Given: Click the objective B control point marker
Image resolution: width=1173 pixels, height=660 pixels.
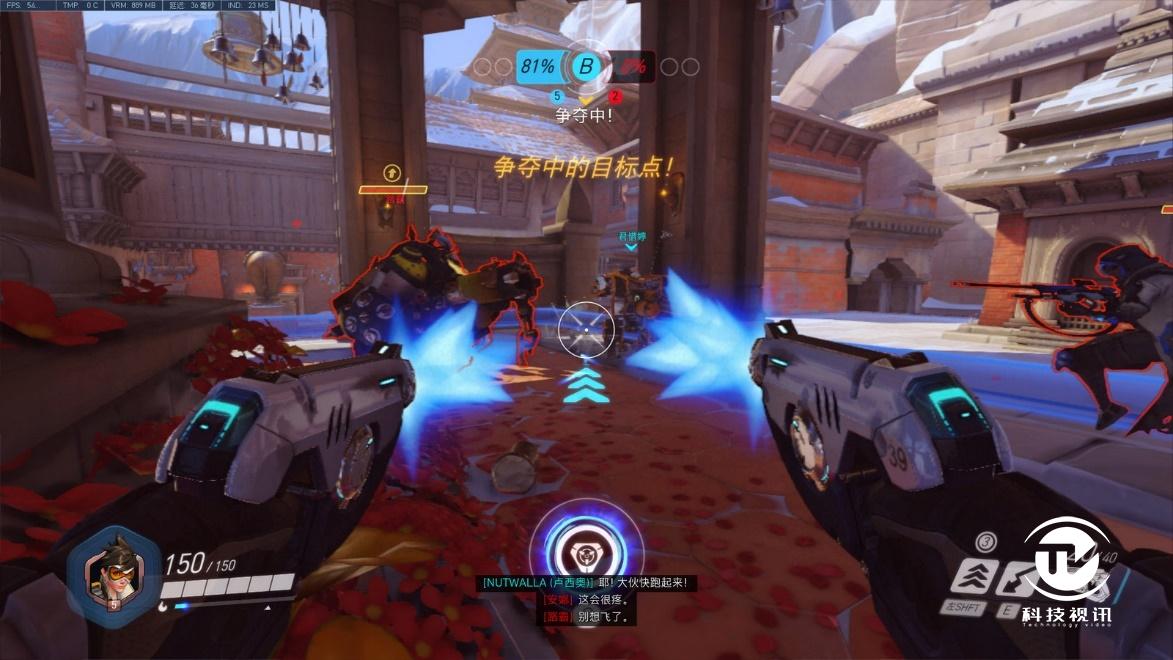Looking at the screenshot, I should coord(586,67).
